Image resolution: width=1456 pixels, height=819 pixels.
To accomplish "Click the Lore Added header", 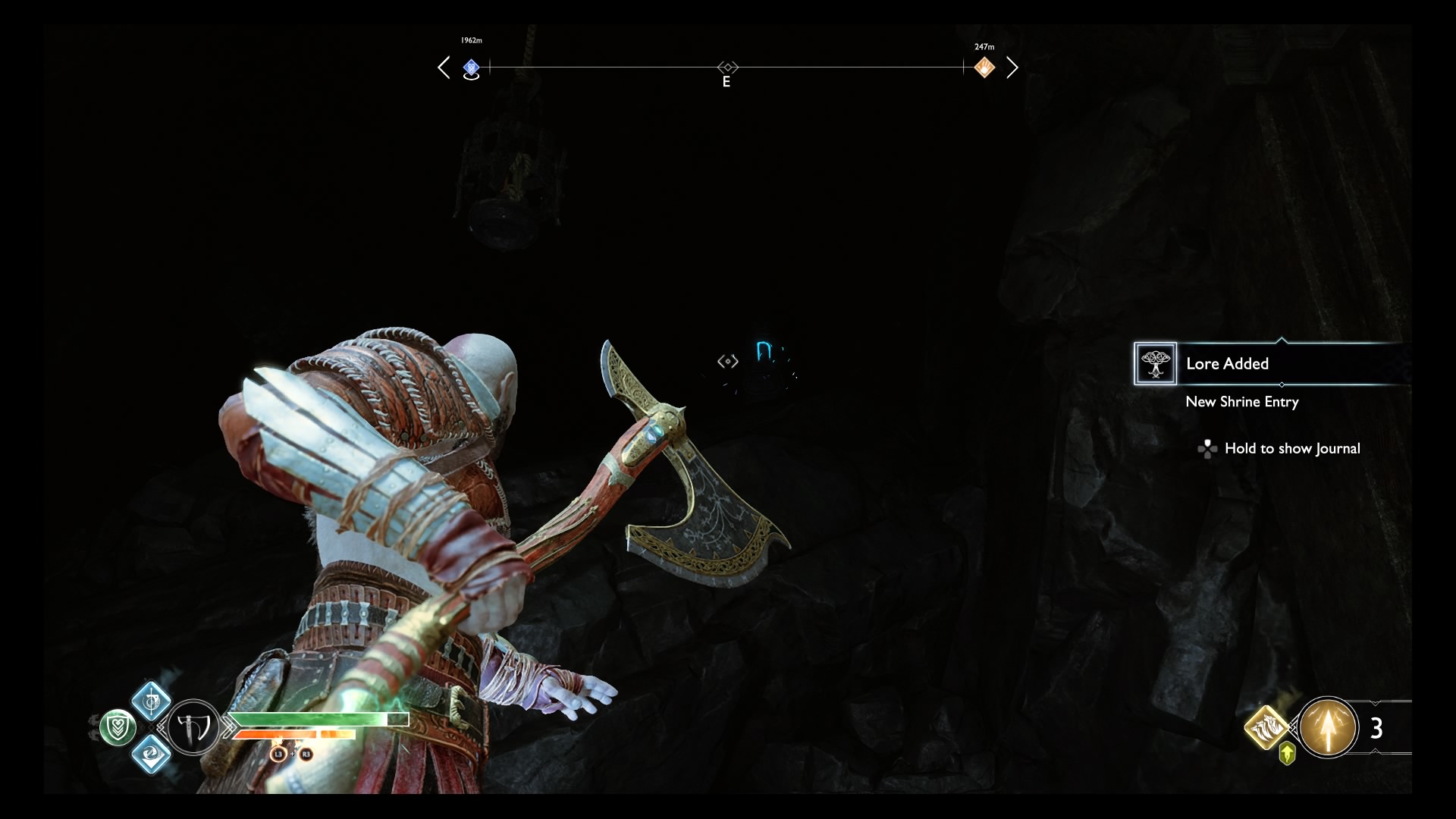I will pos(1226,364).
